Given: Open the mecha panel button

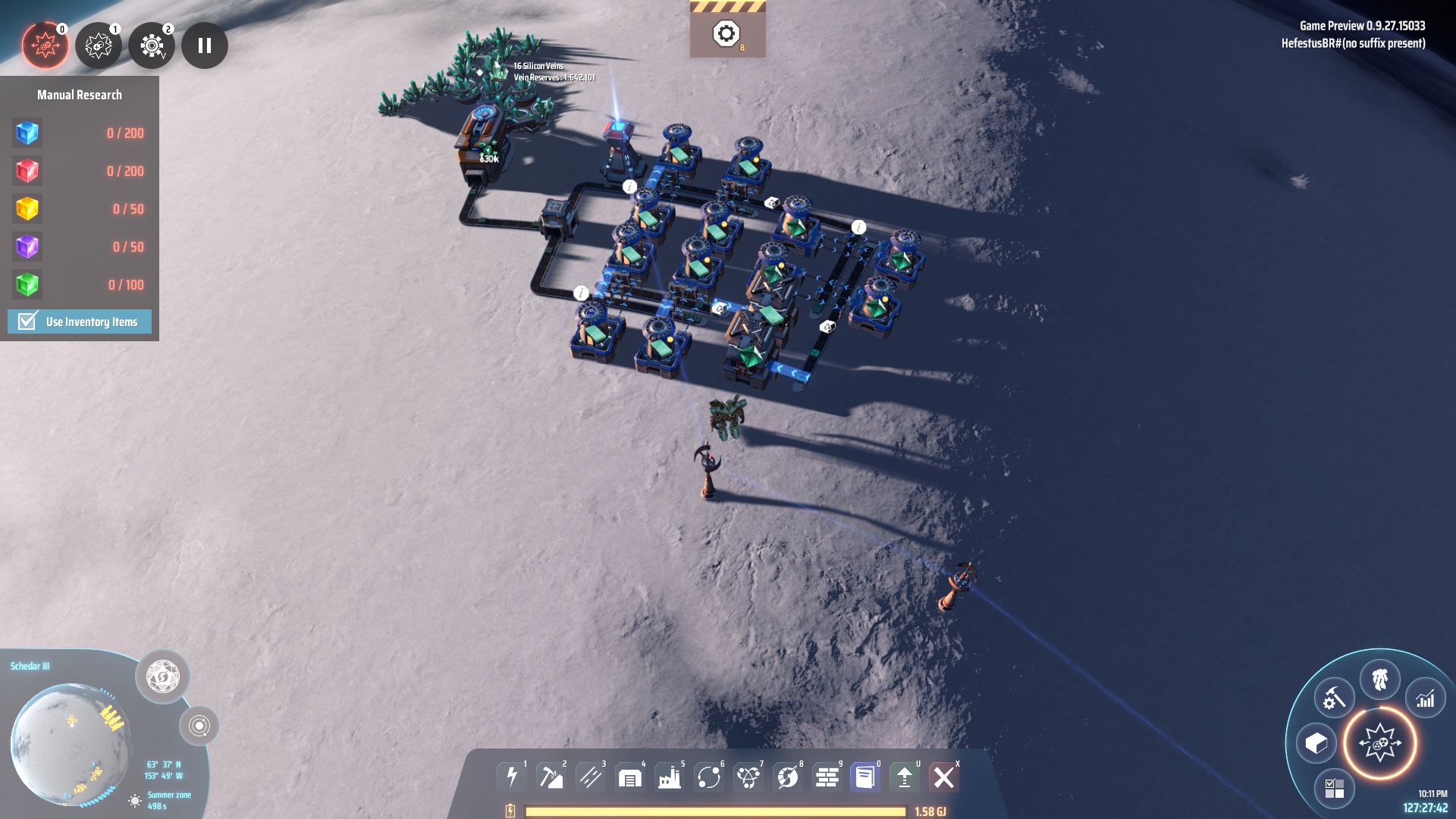Looking at the screenshot, I should click(1379, 679).
